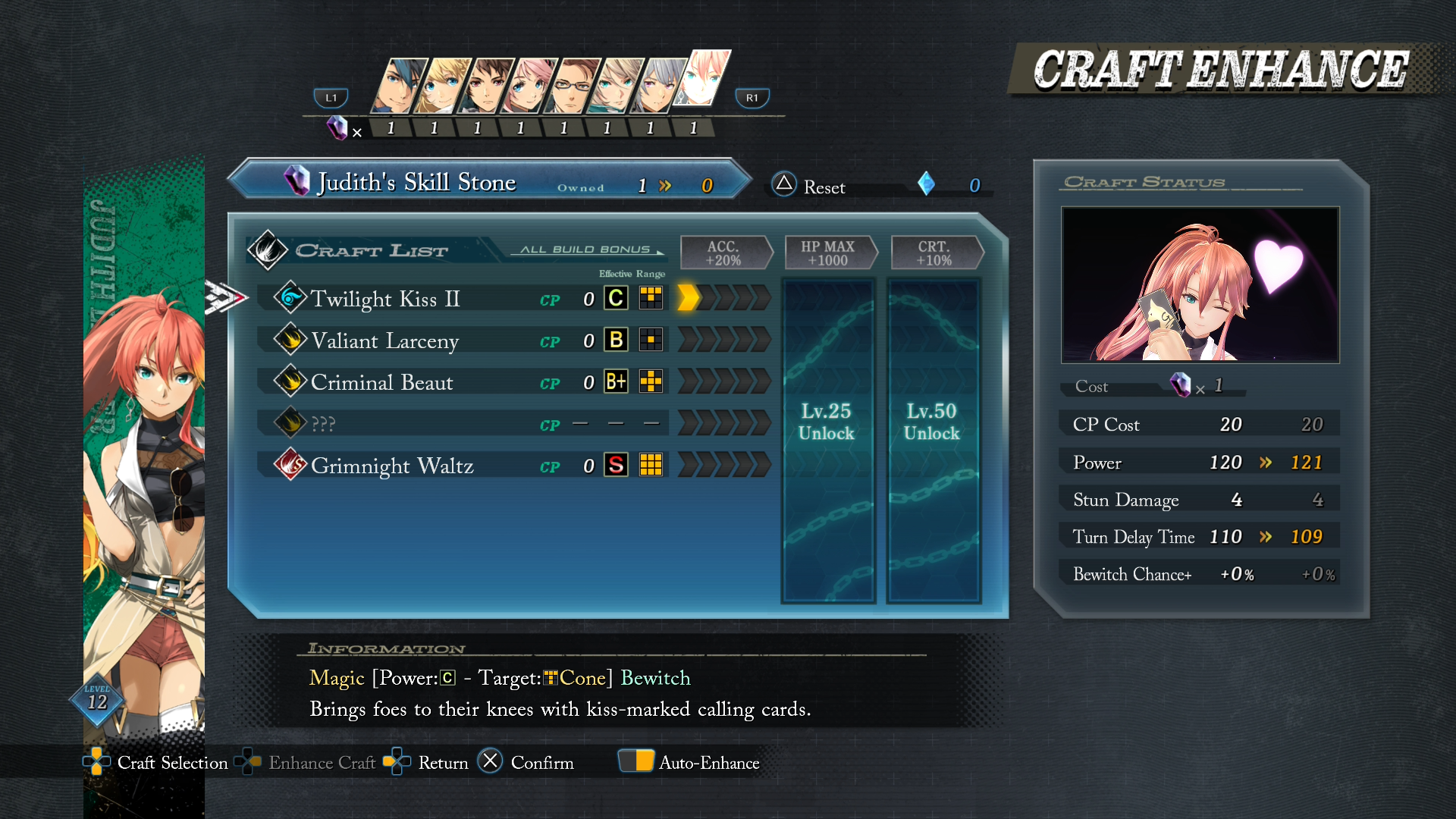Choose the Grimnight Waltz S-craft

(x=392, y=466)
